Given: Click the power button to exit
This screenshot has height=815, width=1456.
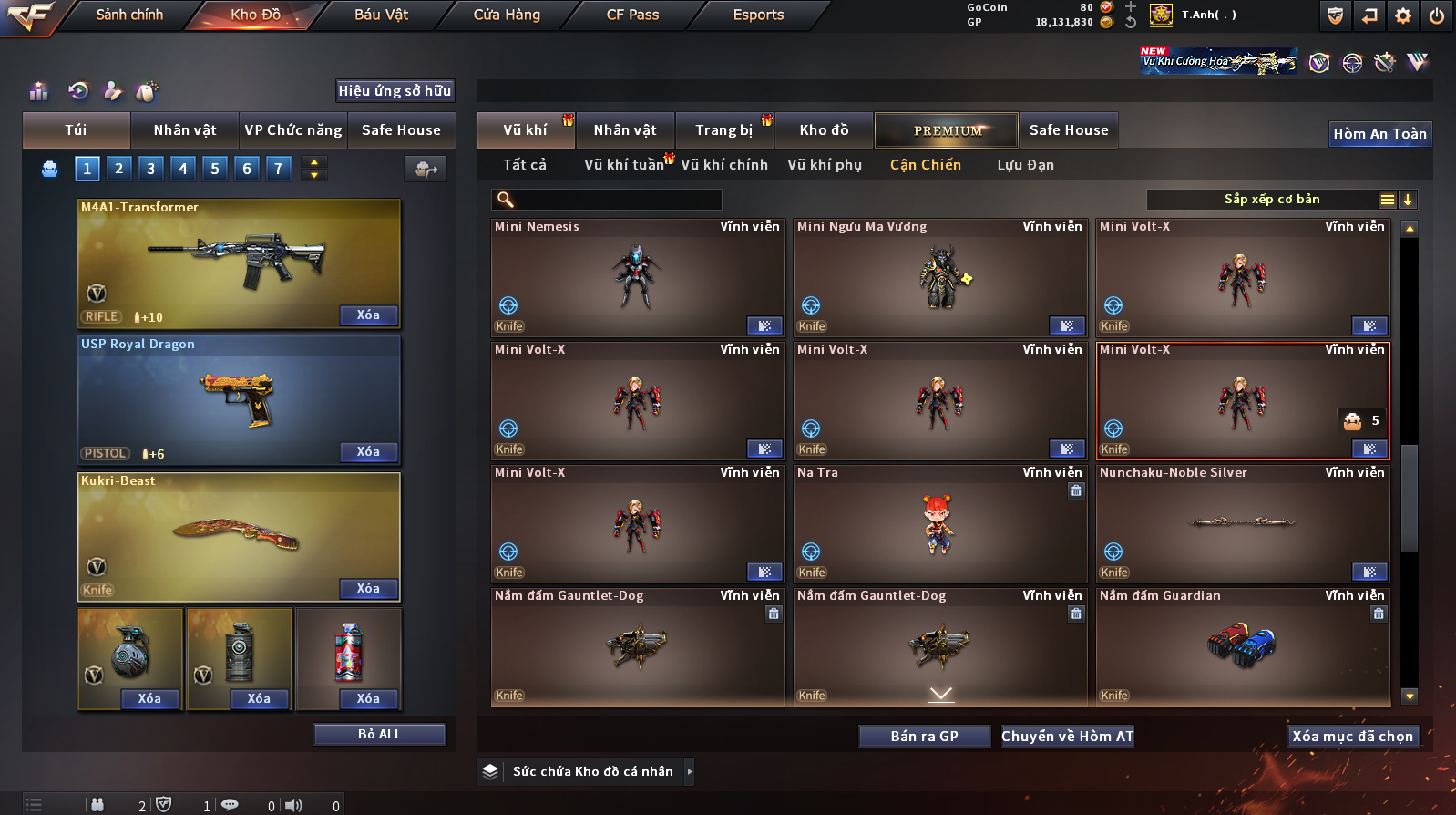Looking at the screenshot, I should [x=1437, y=15].
